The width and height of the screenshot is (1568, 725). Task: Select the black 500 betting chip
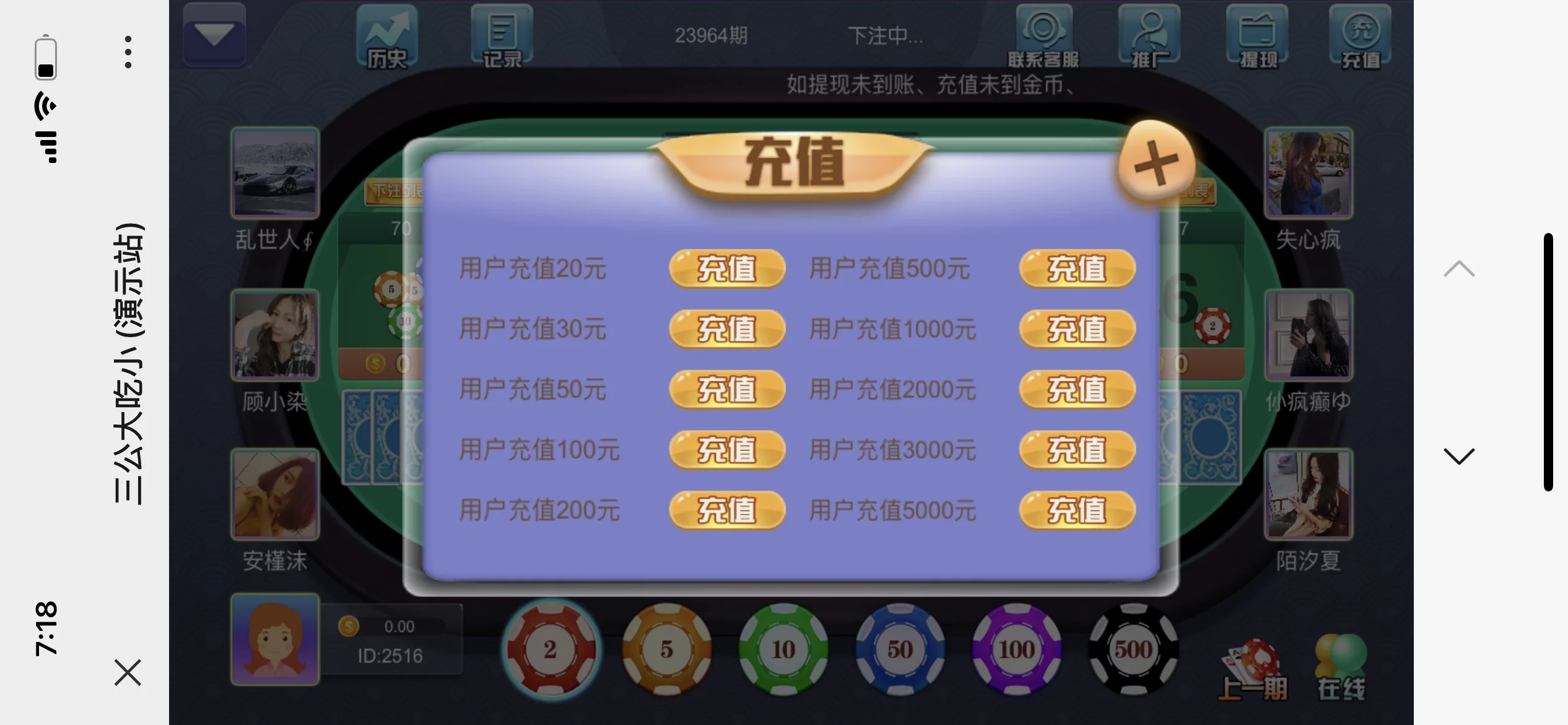point(1133,648)
